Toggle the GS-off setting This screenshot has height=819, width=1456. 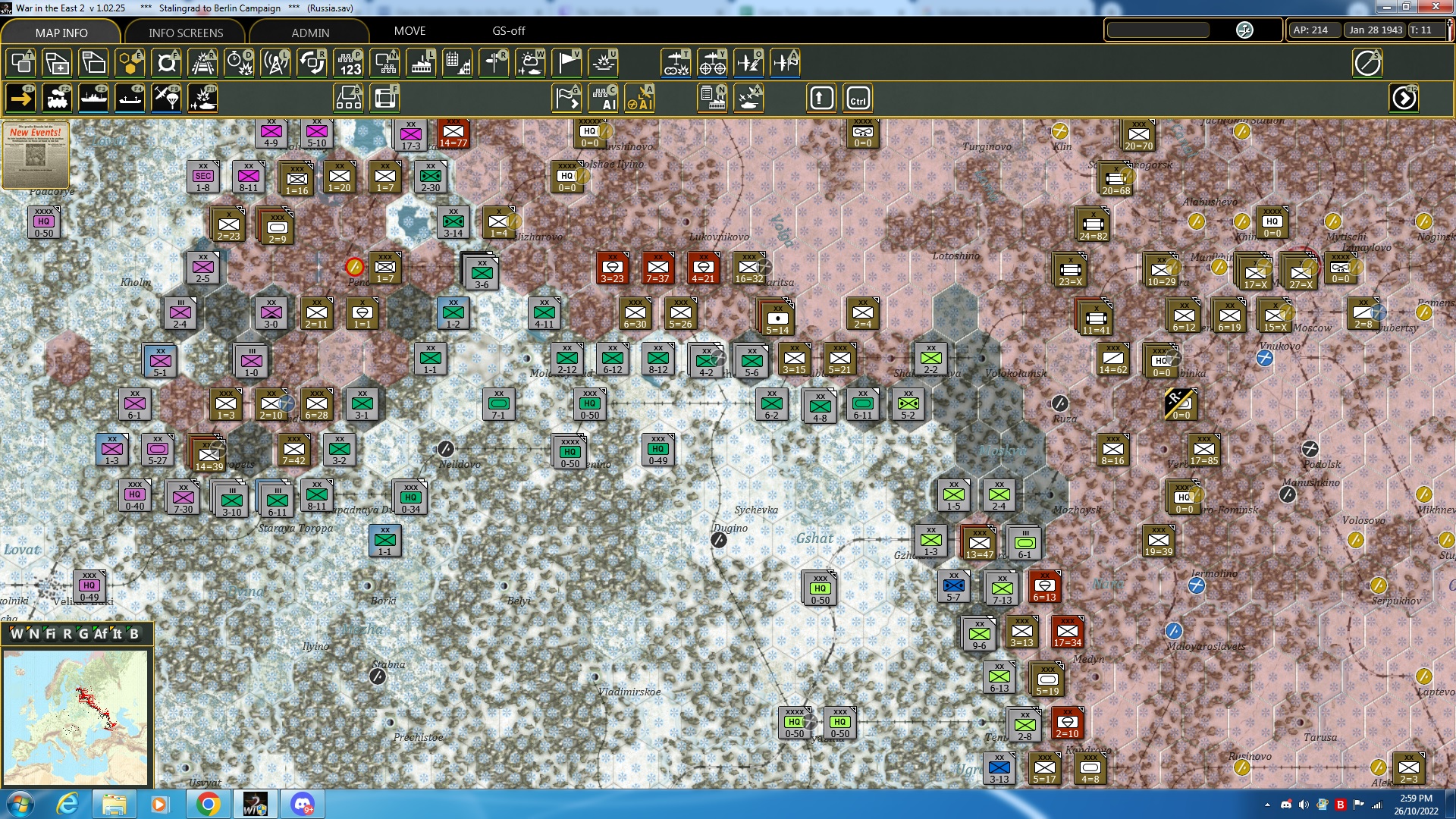[507, 31]
